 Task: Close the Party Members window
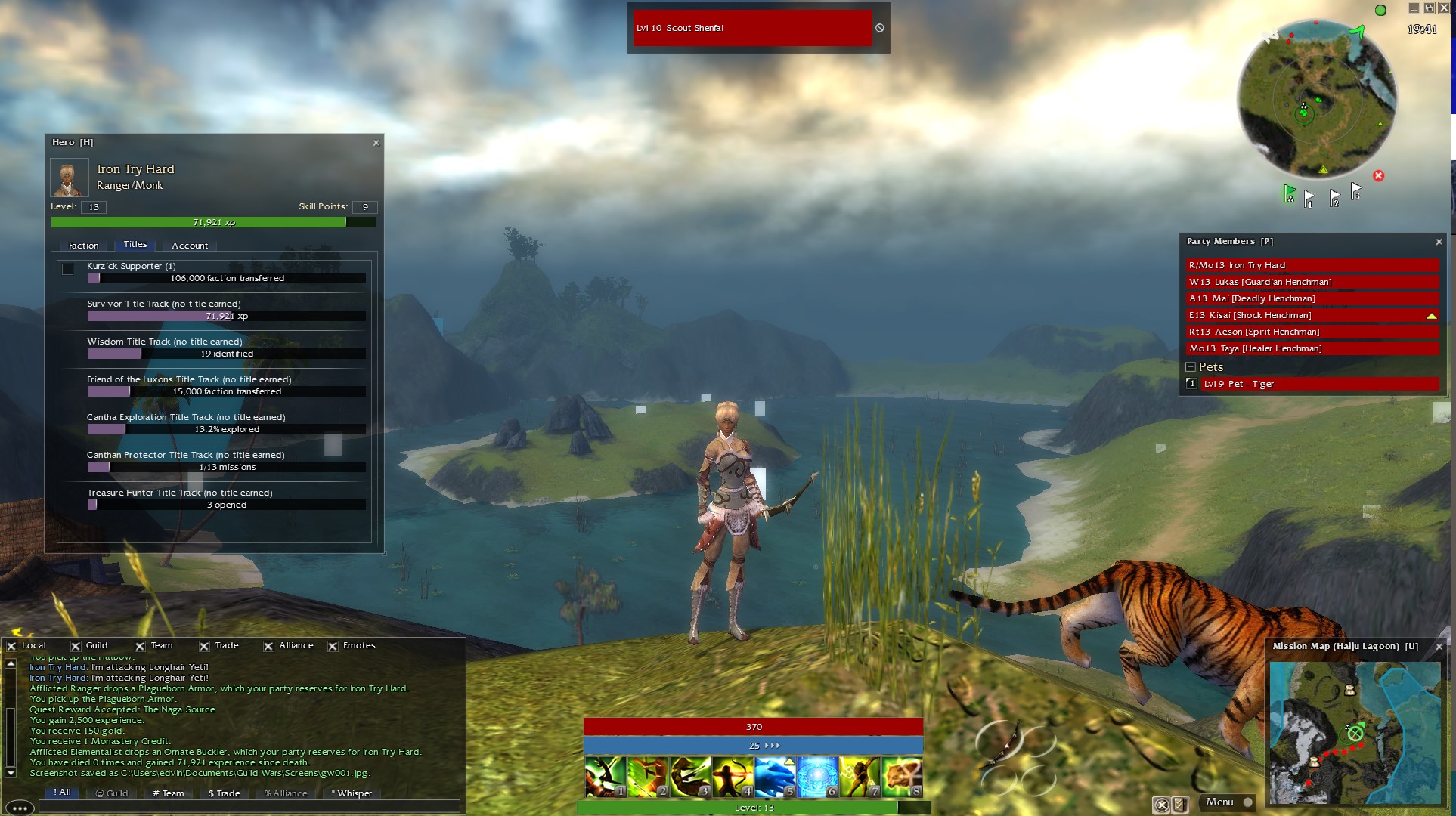[1439, 242]
